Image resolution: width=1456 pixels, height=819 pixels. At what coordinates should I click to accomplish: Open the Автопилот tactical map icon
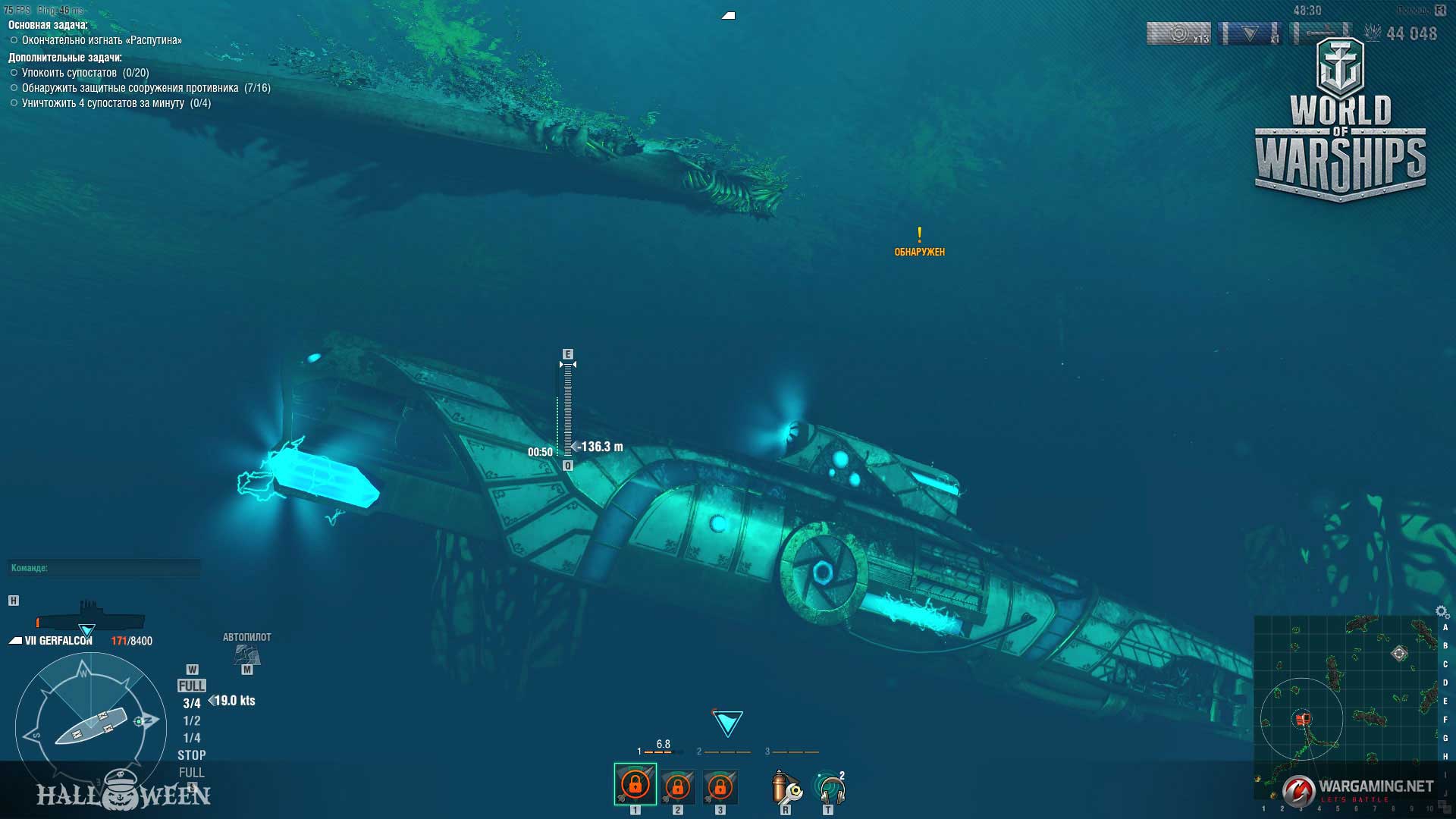[x=247, y=653]
